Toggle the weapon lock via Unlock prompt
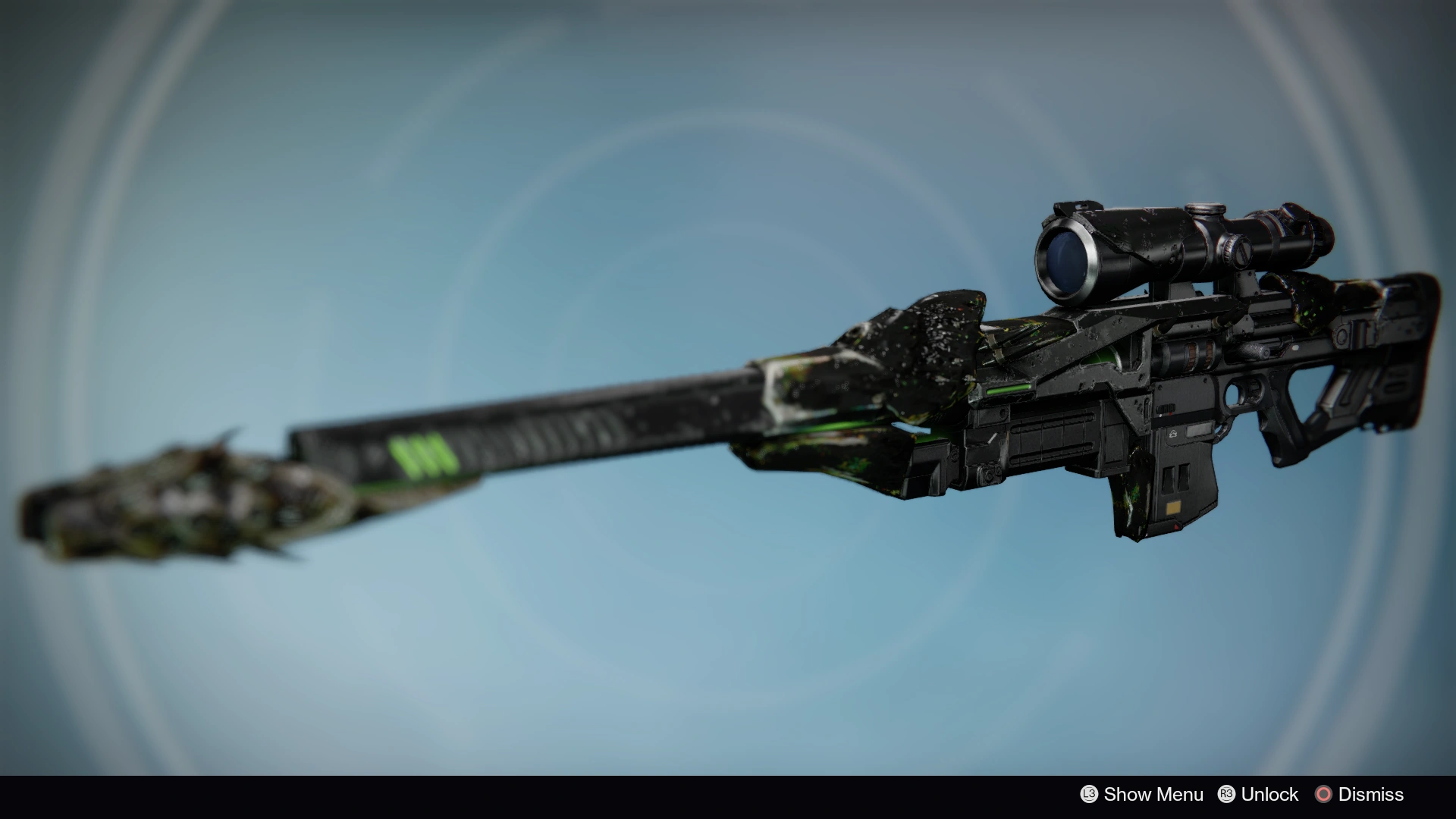The height and width of the screenshot is (819, 1456). [x=1269, y=795]
